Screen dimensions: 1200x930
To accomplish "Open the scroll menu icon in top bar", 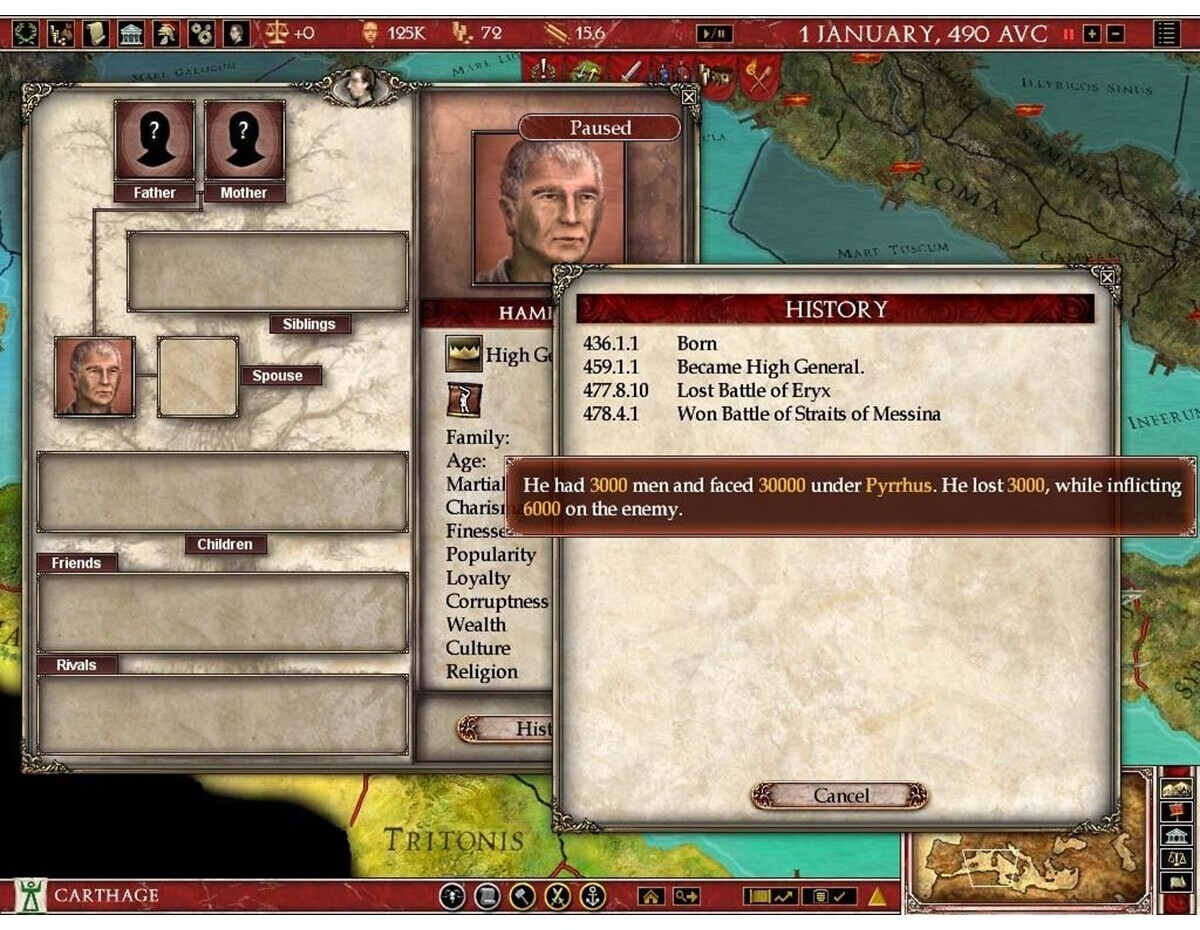I will (96, 34).
